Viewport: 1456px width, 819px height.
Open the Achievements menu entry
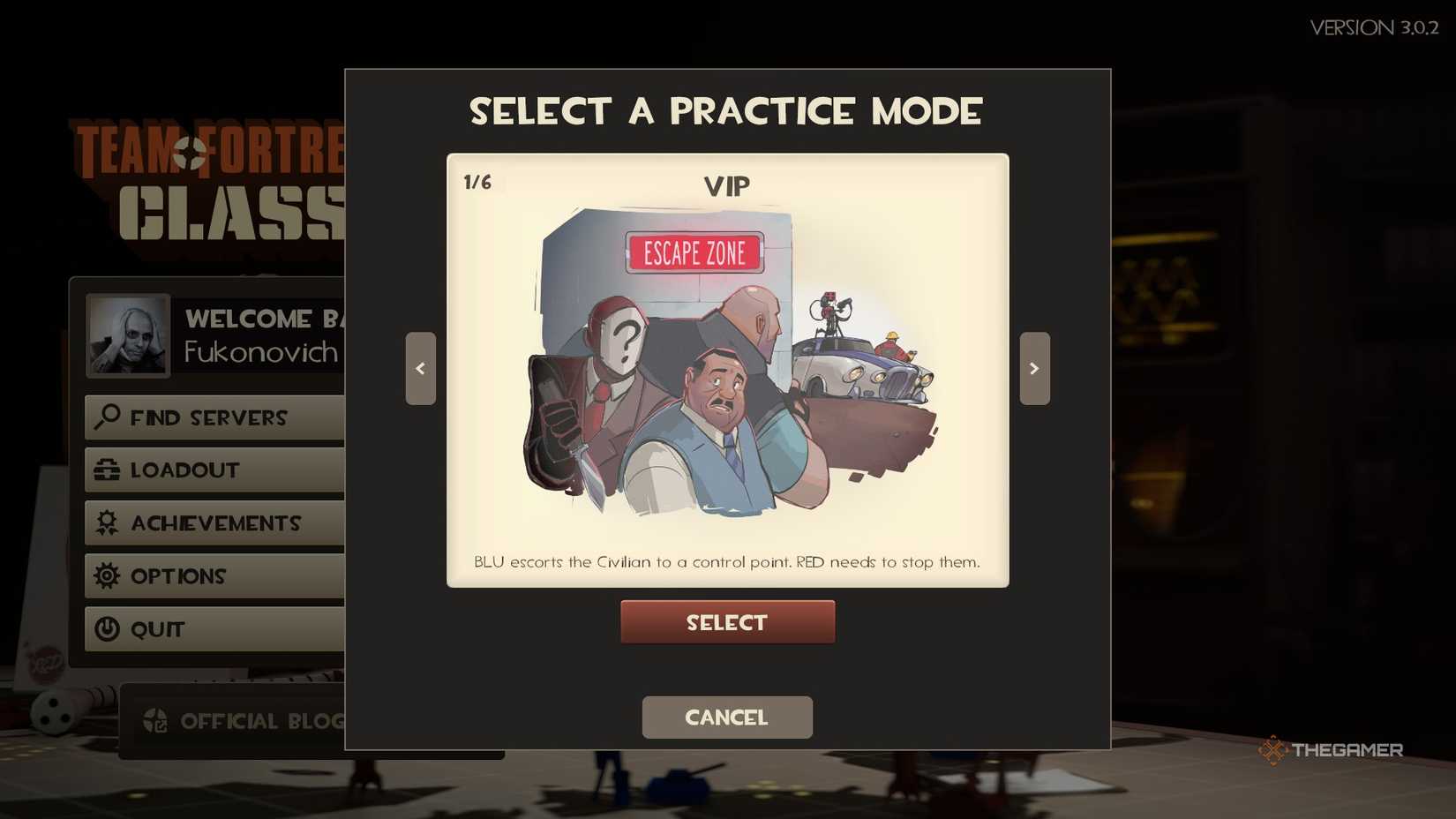point(214,522)
